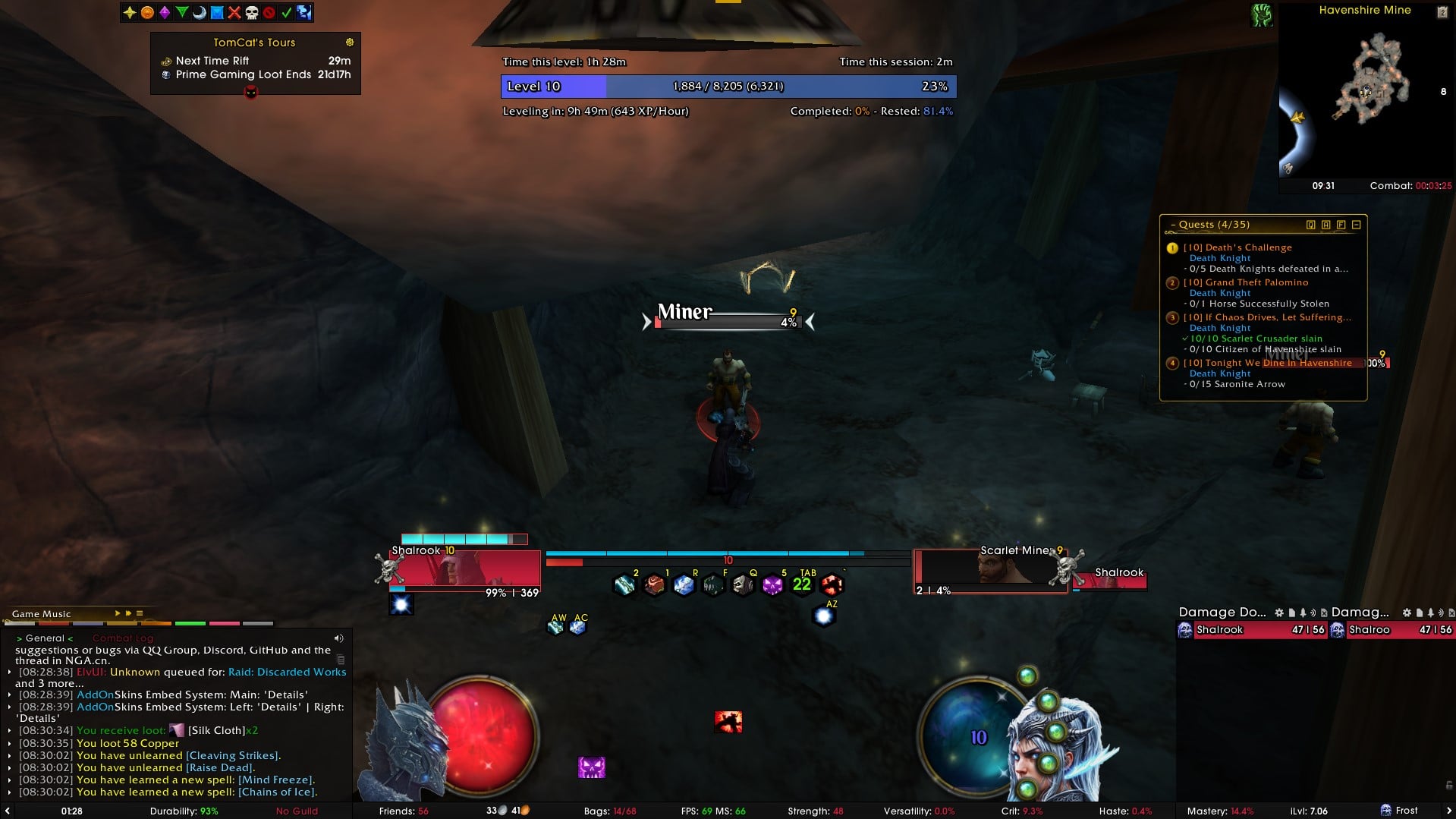Screen dimensions: 1456x819
Task: Click the yellow star raid marker
Action: [x=130, y=12]
